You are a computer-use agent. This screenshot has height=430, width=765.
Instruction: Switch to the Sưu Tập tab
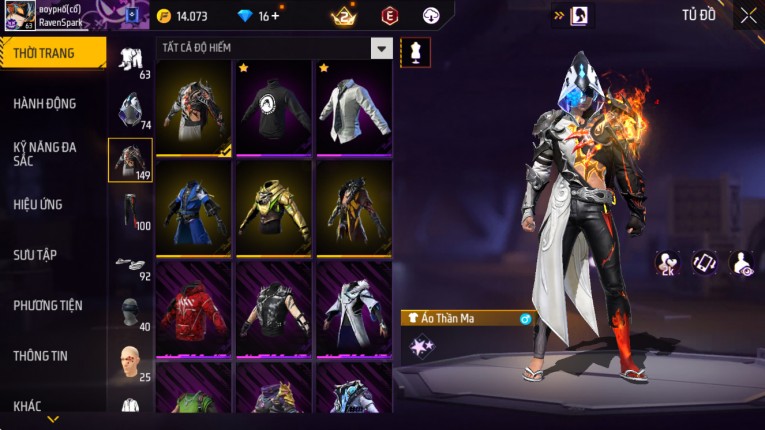tap(36, 255)
